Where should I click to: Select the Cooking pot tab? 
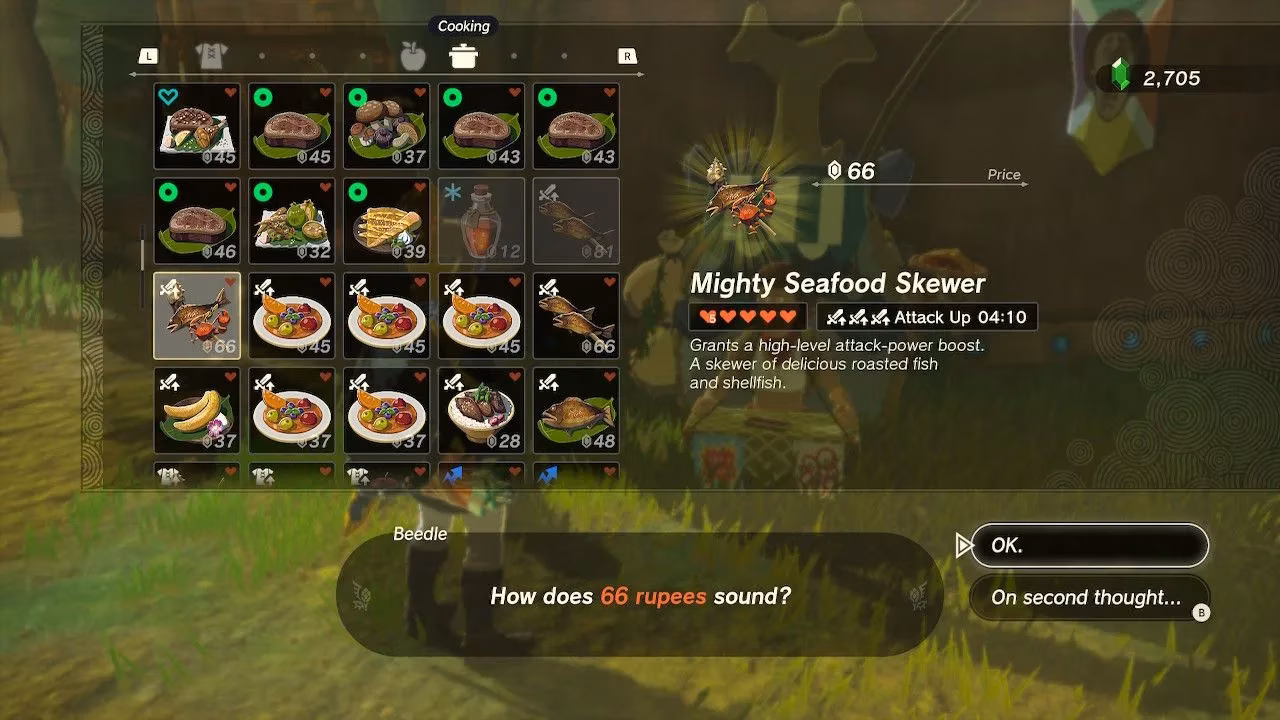pyautogui.click(x=463, y=57)
